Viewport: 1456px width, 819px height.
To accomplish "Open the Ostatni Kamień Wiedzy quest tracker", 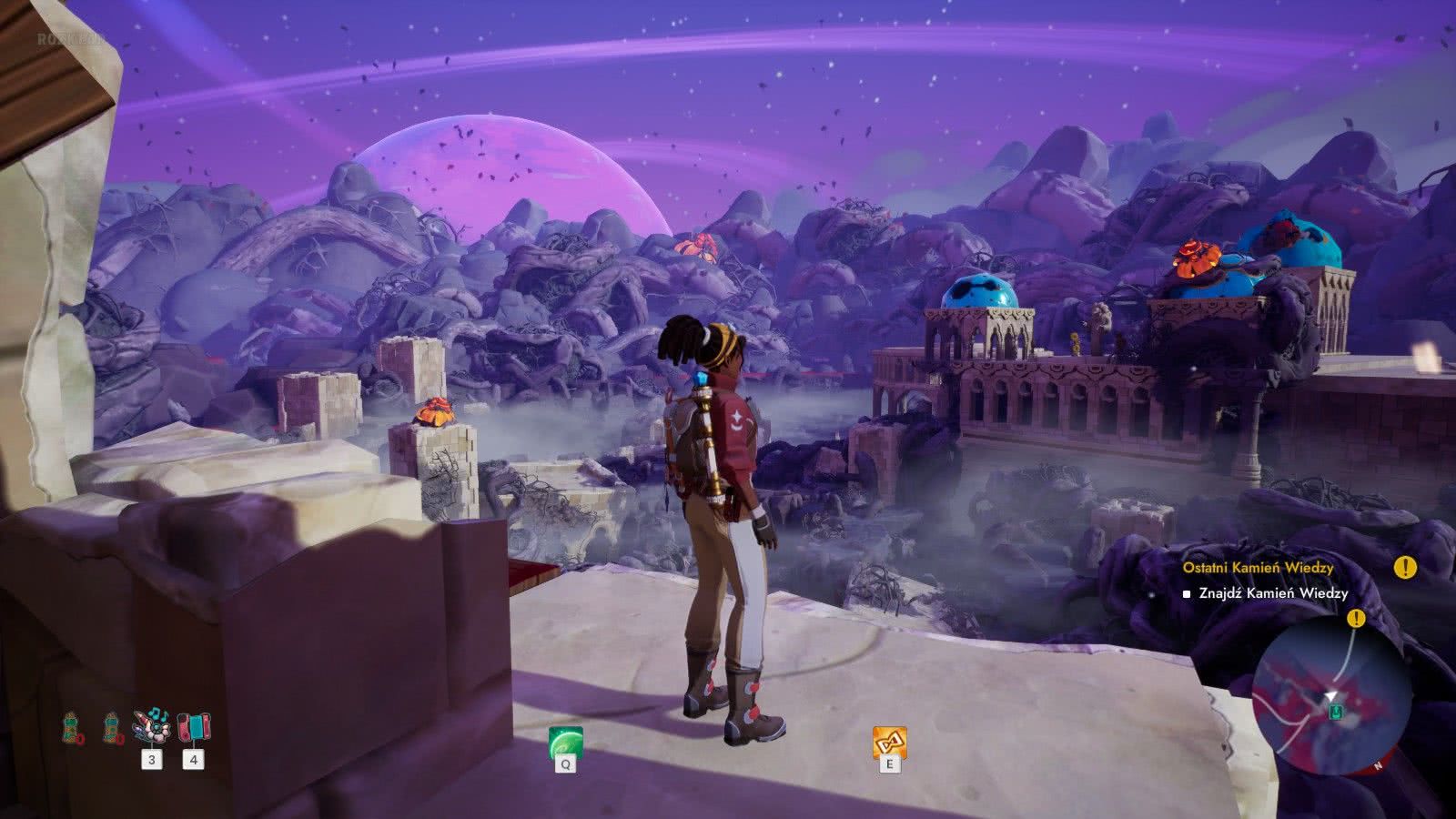I will [x=1258, y=568].
